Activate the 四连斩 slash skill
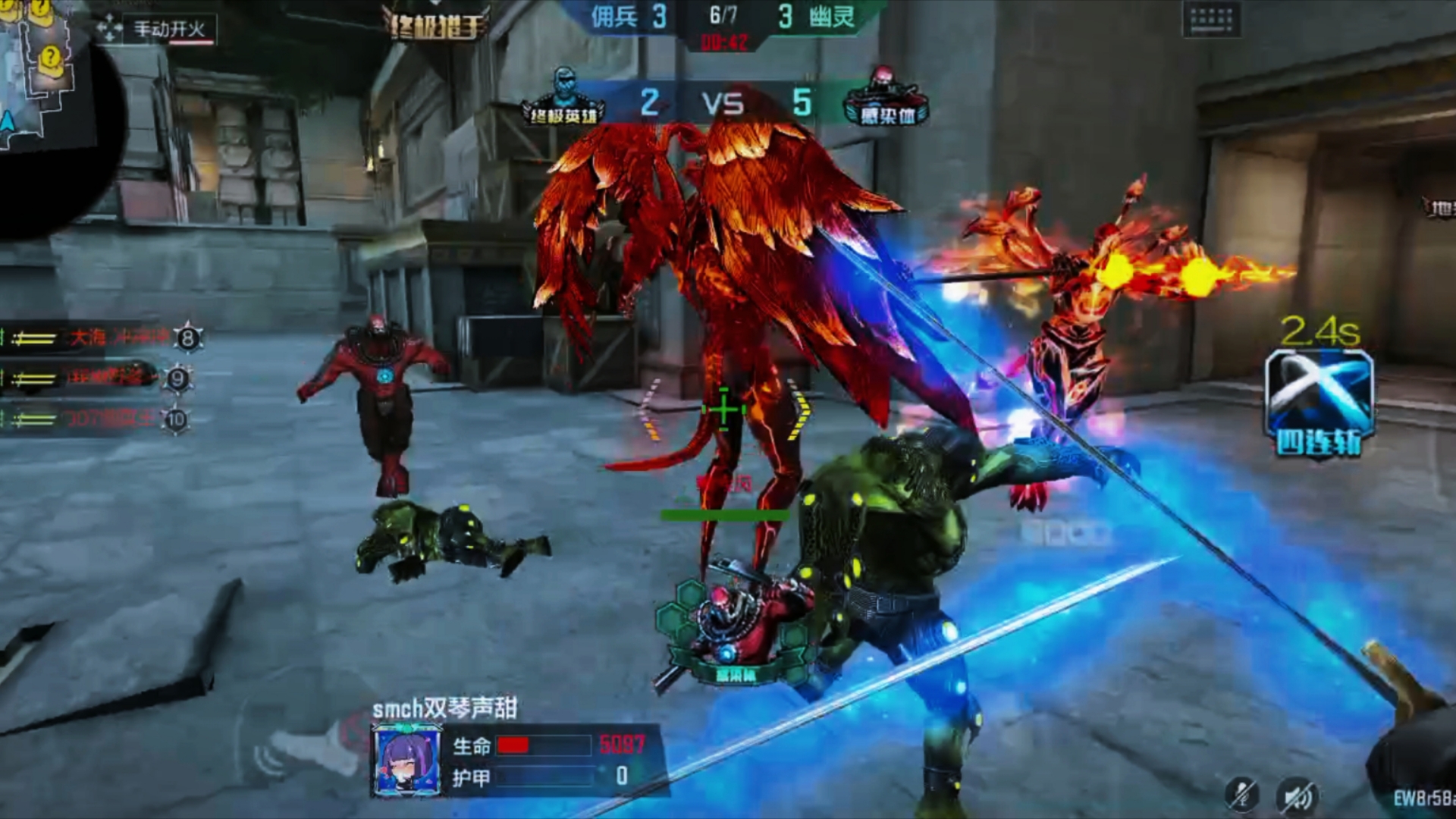Image resolution: width=1456 pixels, height=819 pixels. [1319, 402]
